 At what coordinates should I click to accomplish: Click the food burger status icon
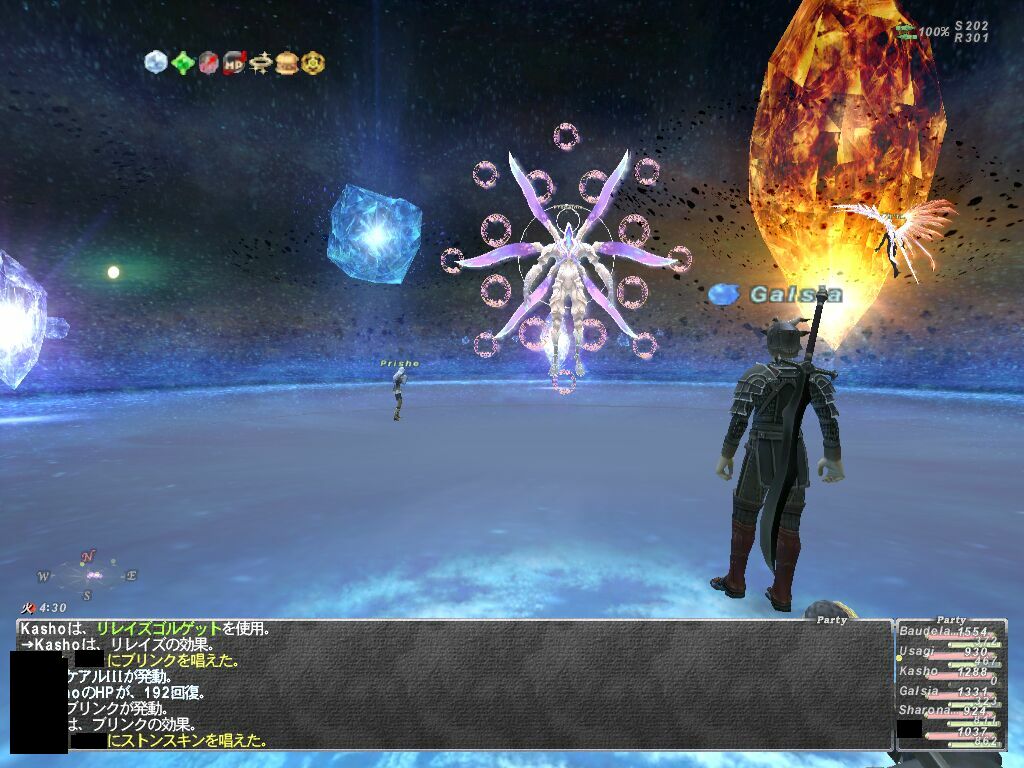(287, 63)
